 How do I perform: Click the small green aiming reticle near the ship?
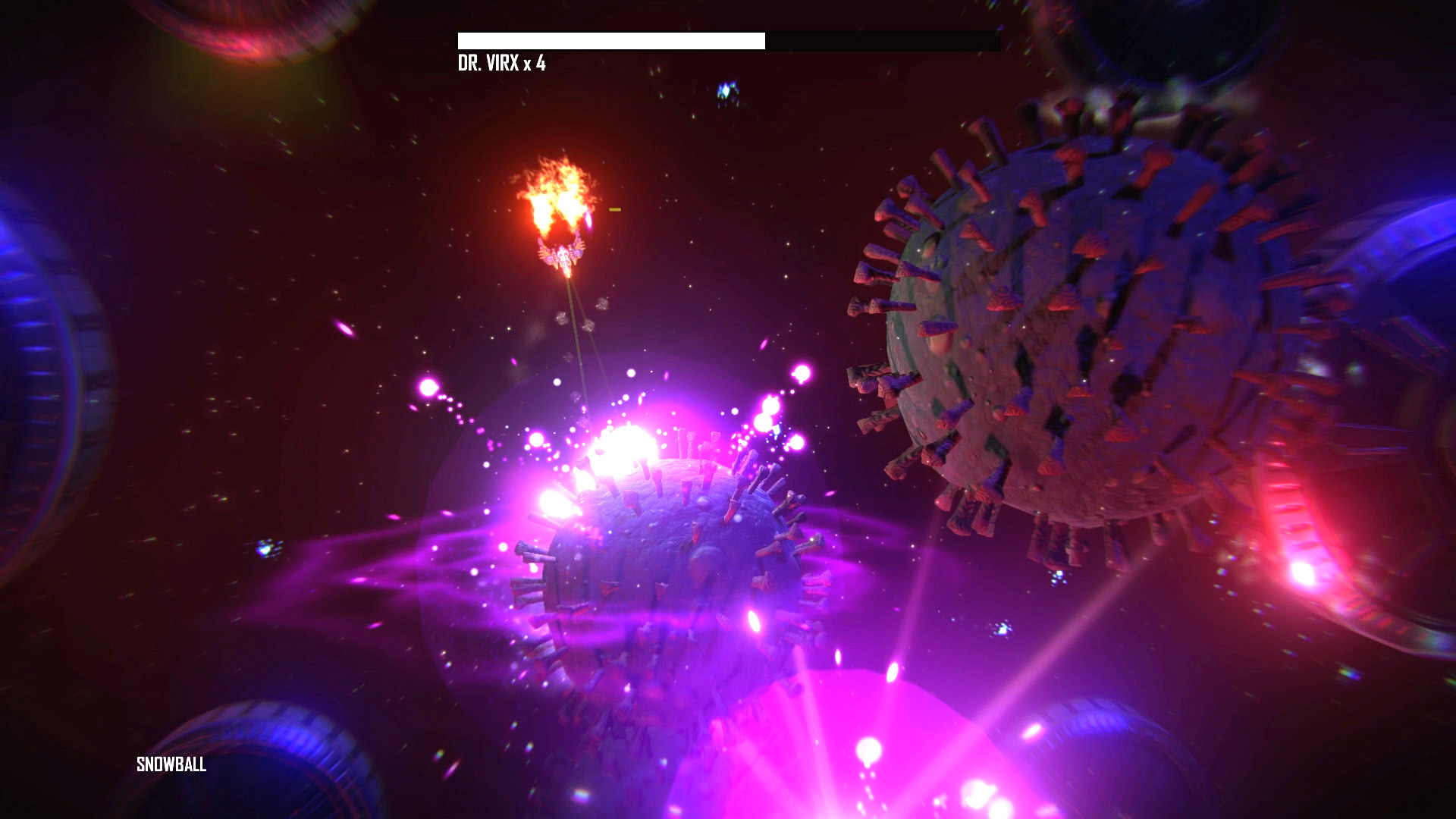point(613,210)
